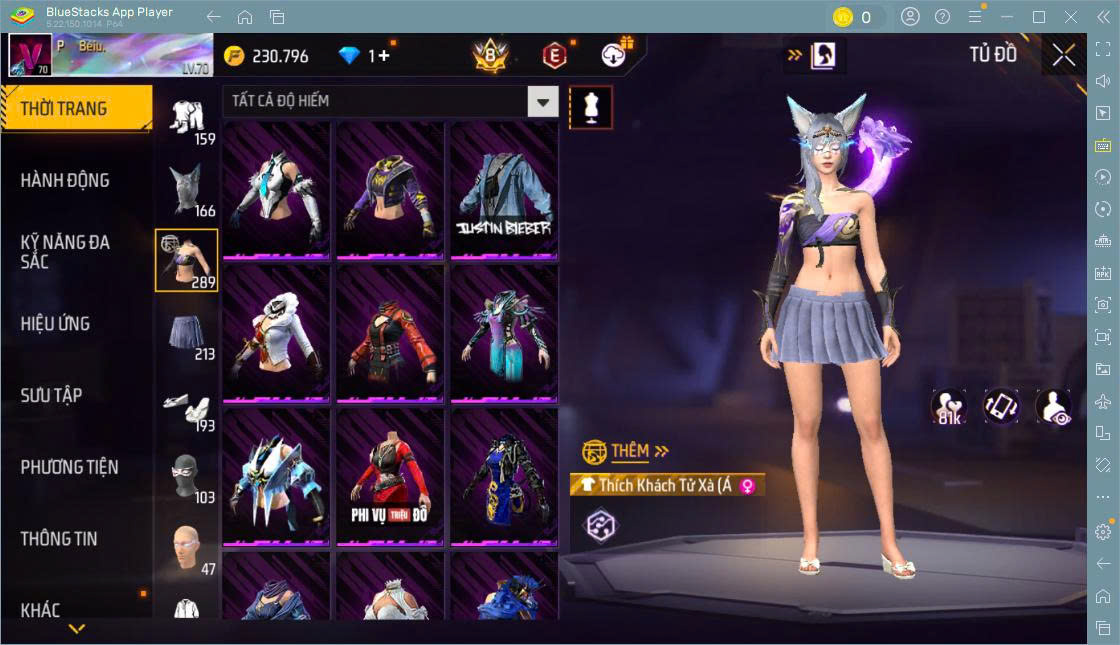Toggle the hide character eye icon
1120x645 pixels.
tap(1053, 407)
